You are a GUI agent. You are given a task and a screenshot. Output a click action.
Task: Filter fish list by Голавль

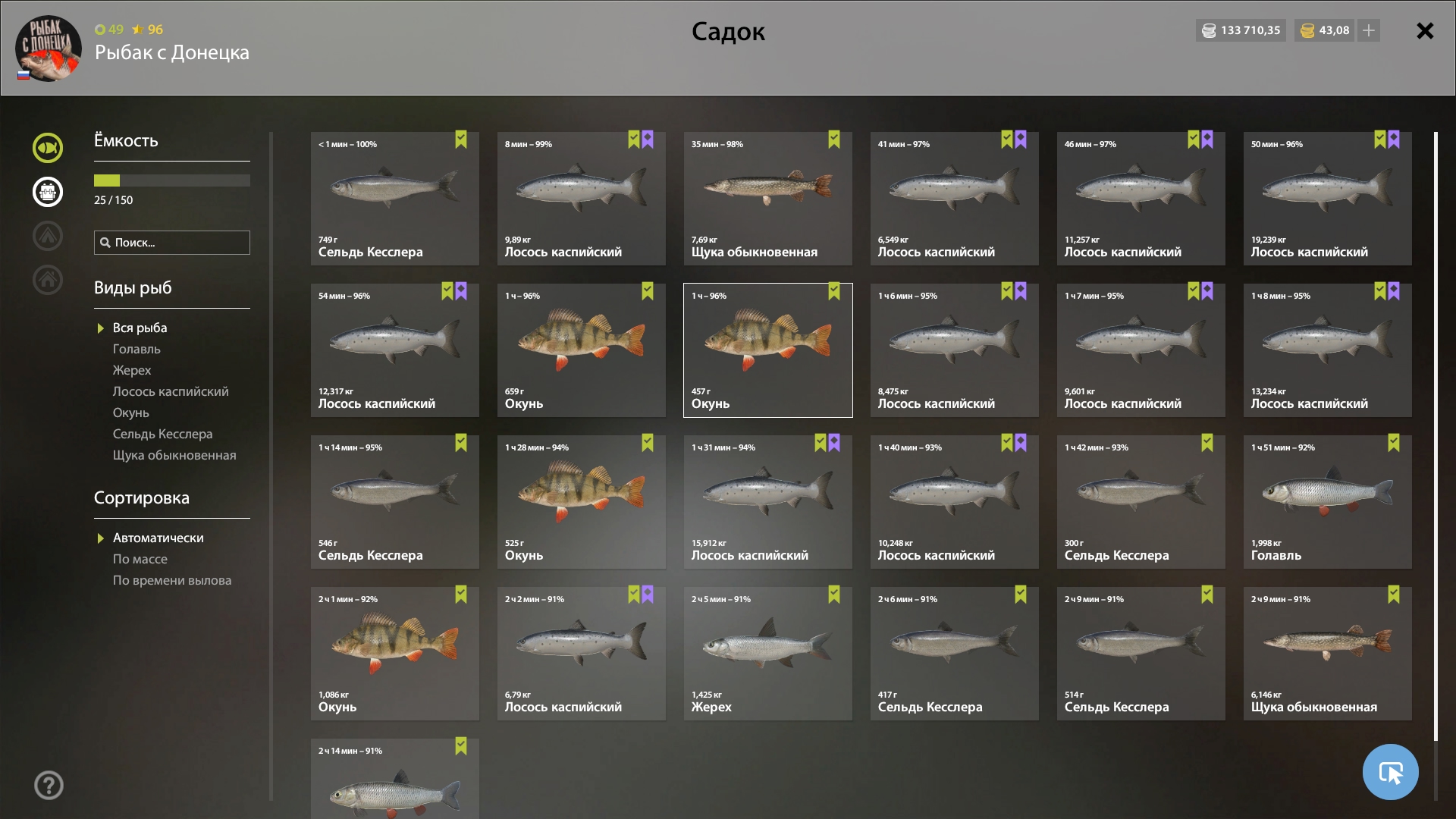tap(136, 349)
